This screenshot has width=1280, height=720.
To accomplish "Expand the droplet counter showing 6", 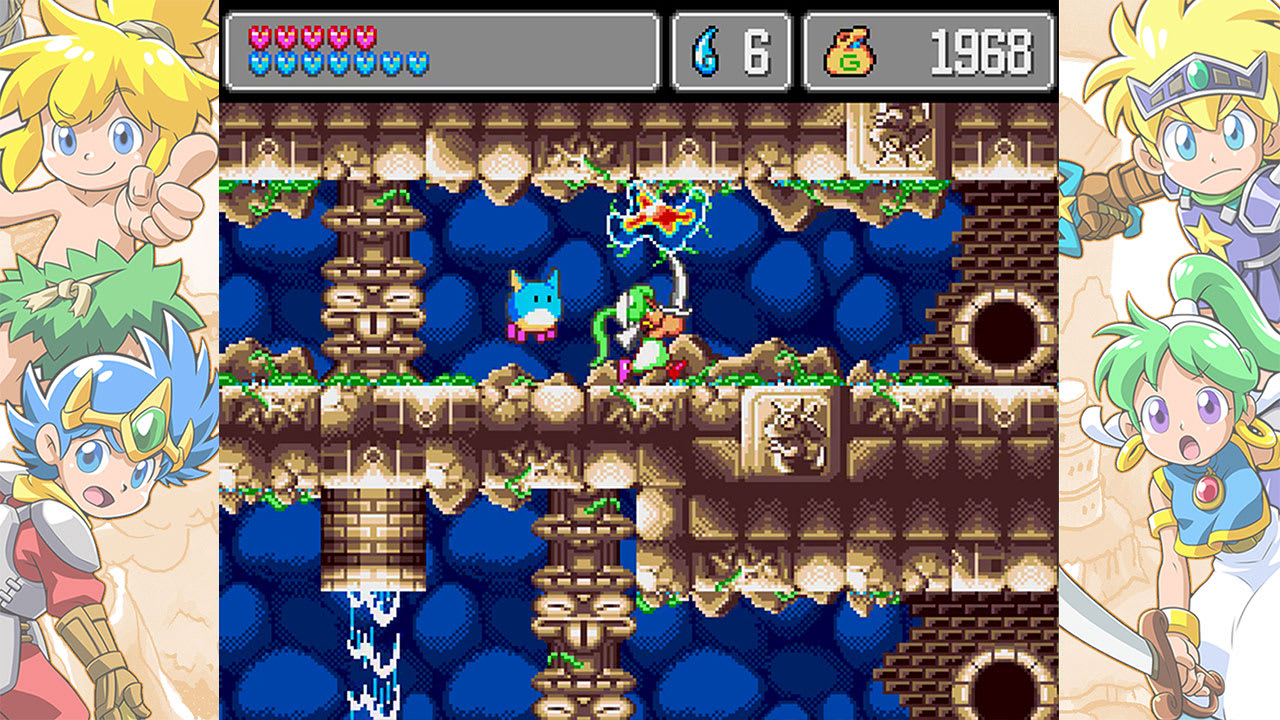I will tap(730, 50).
